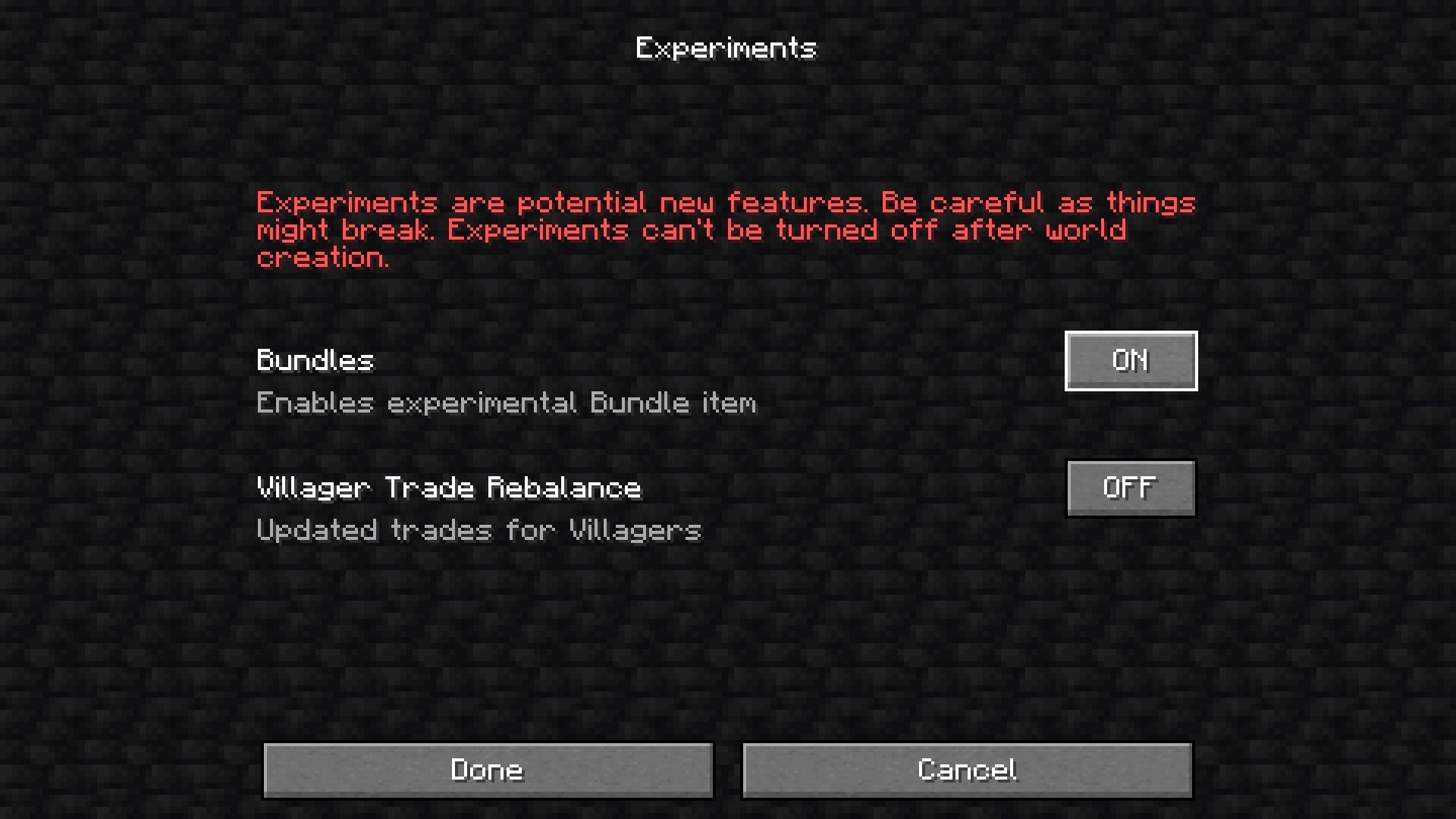This screenshot has height=819, width=1456.
Task: Cancel out of the Experiments screen
Action: 966,769
